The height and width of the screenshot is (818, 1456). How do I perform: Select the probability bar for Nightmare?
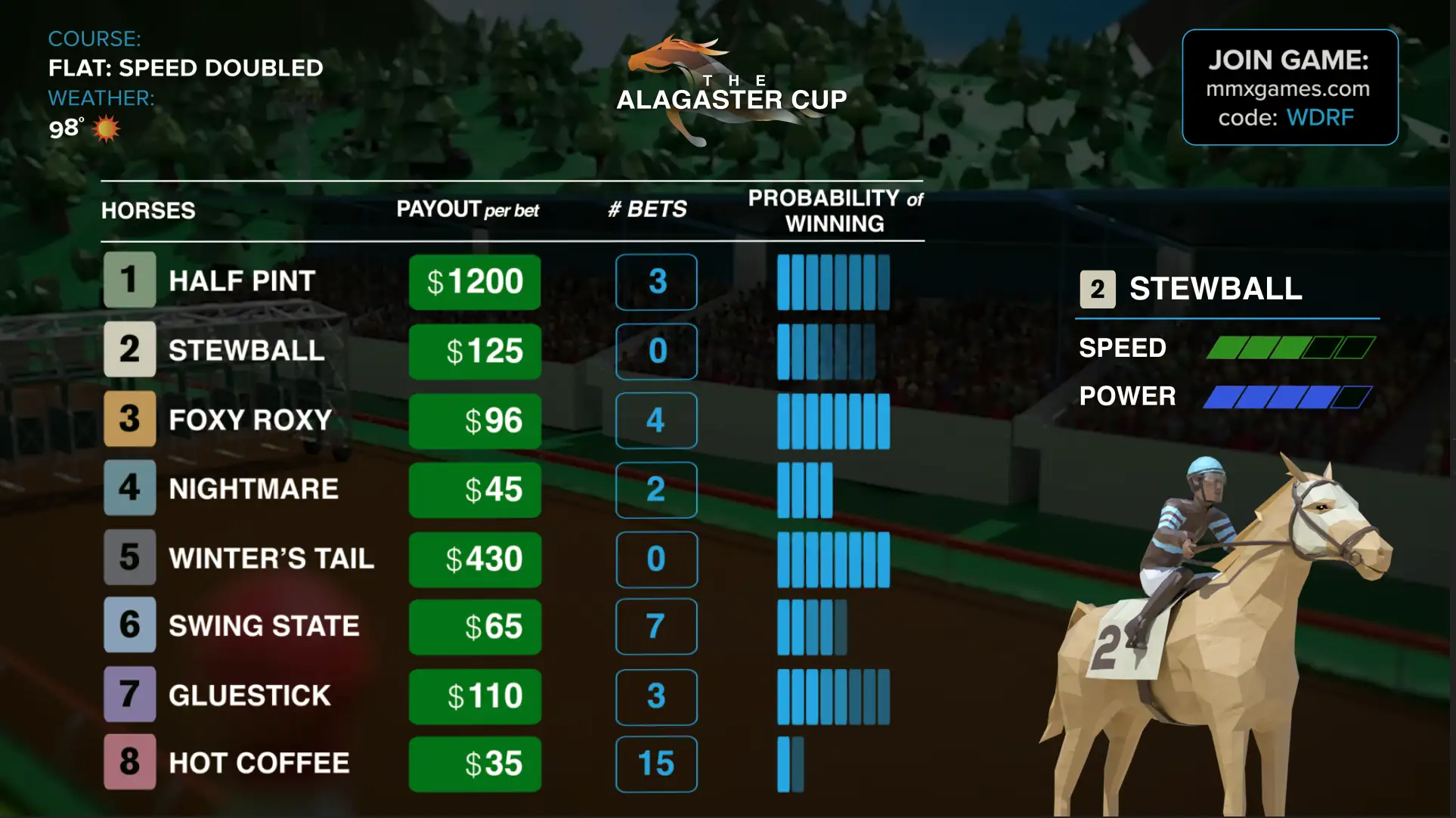point(805,489)
